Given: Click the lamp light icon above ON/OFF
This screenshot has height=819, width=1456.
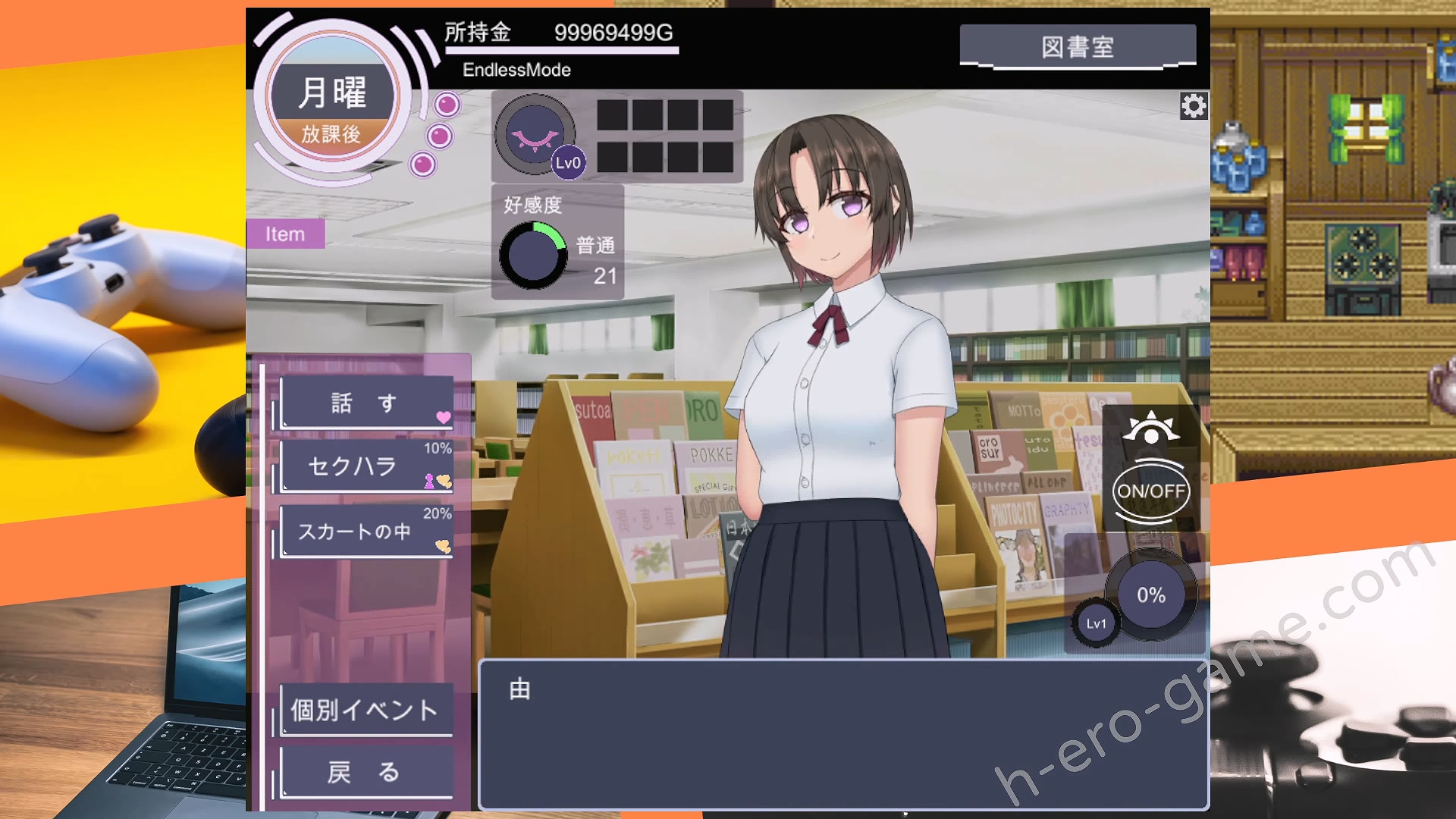Looking at the screenshot, I should click(1150, 428).
